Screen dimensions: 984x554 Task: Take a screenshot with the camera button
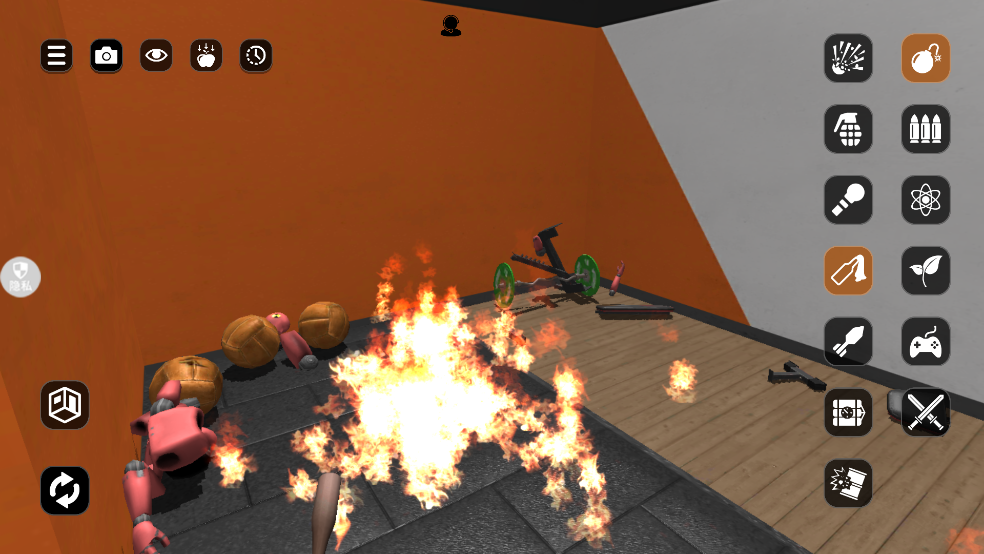(x=106, y=56)
